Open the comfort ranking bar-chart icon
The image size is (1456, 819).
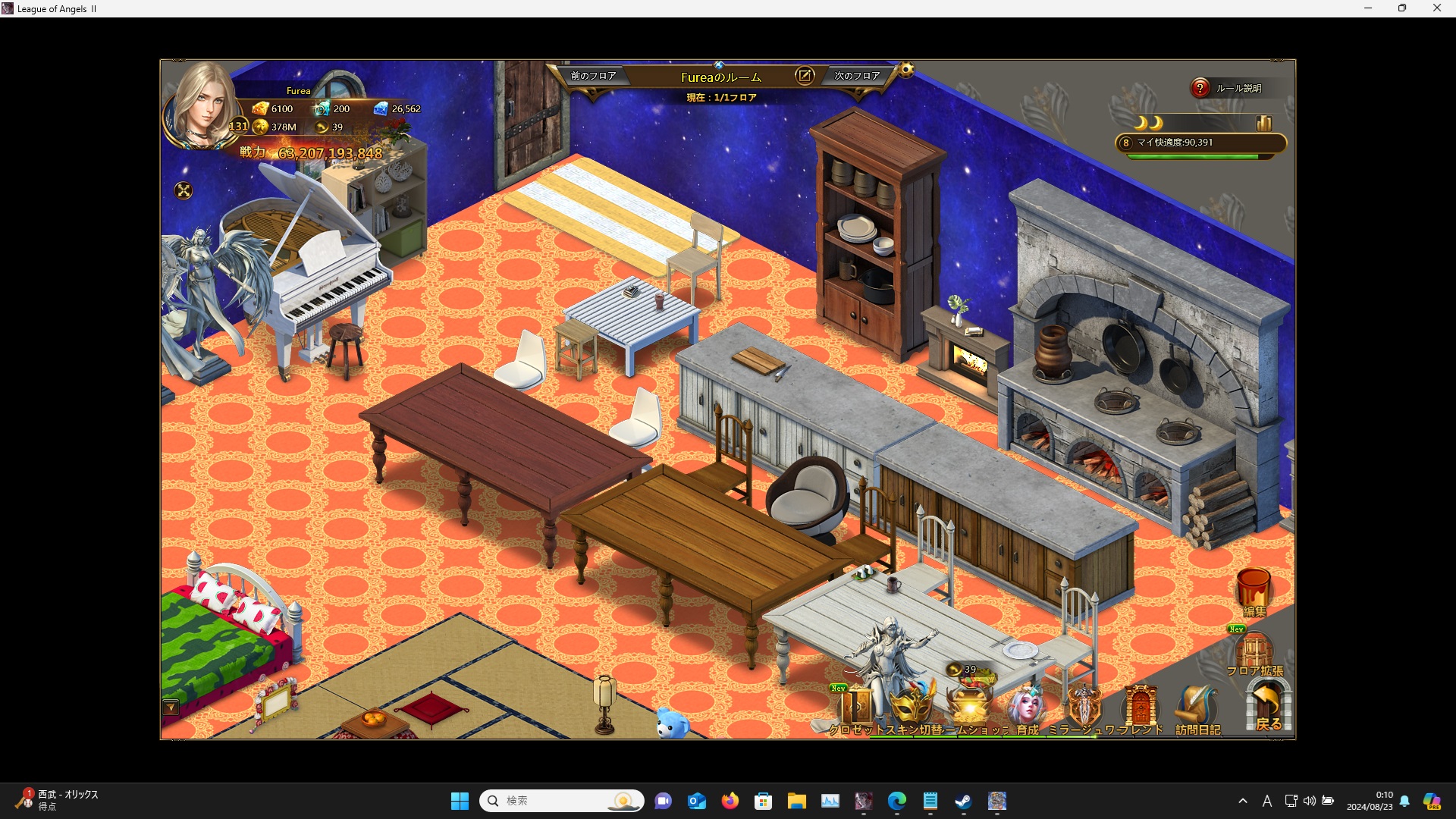tap(1263, 123)
